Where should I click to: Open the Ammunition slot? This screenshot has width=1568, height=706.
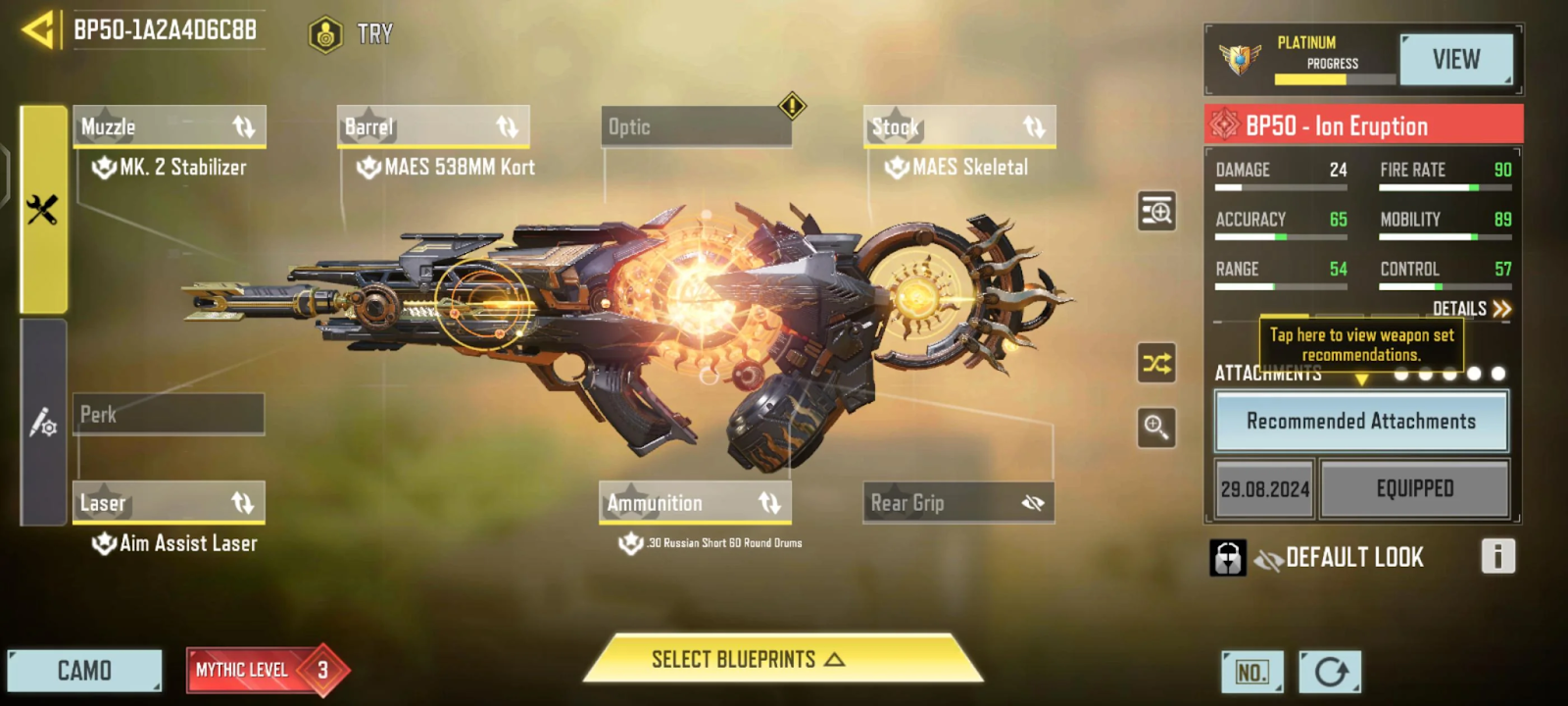click(695, 503)
